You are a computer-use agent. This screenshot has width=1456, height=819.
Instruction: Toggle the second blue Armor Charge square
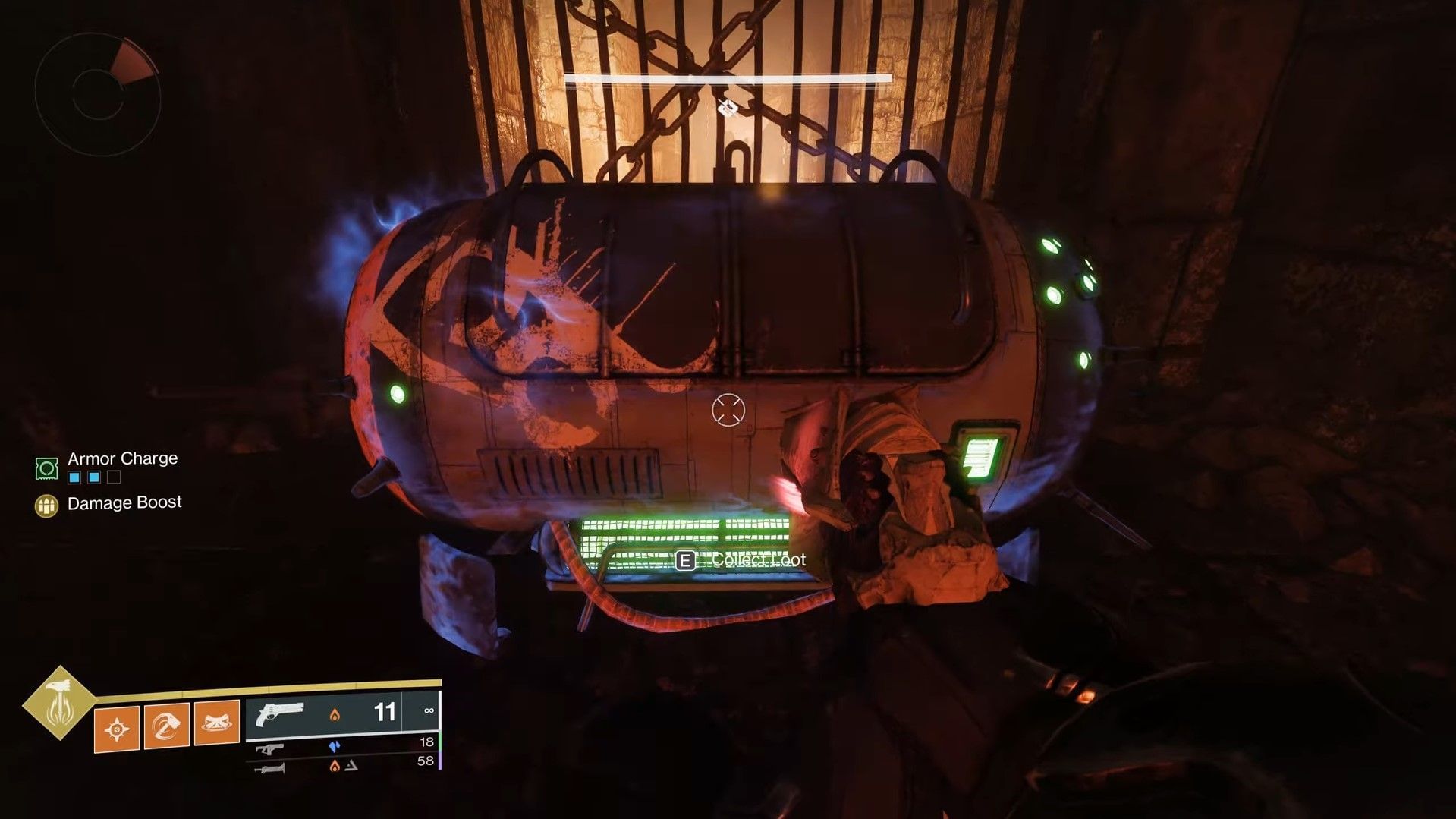(x=94, y=477)
